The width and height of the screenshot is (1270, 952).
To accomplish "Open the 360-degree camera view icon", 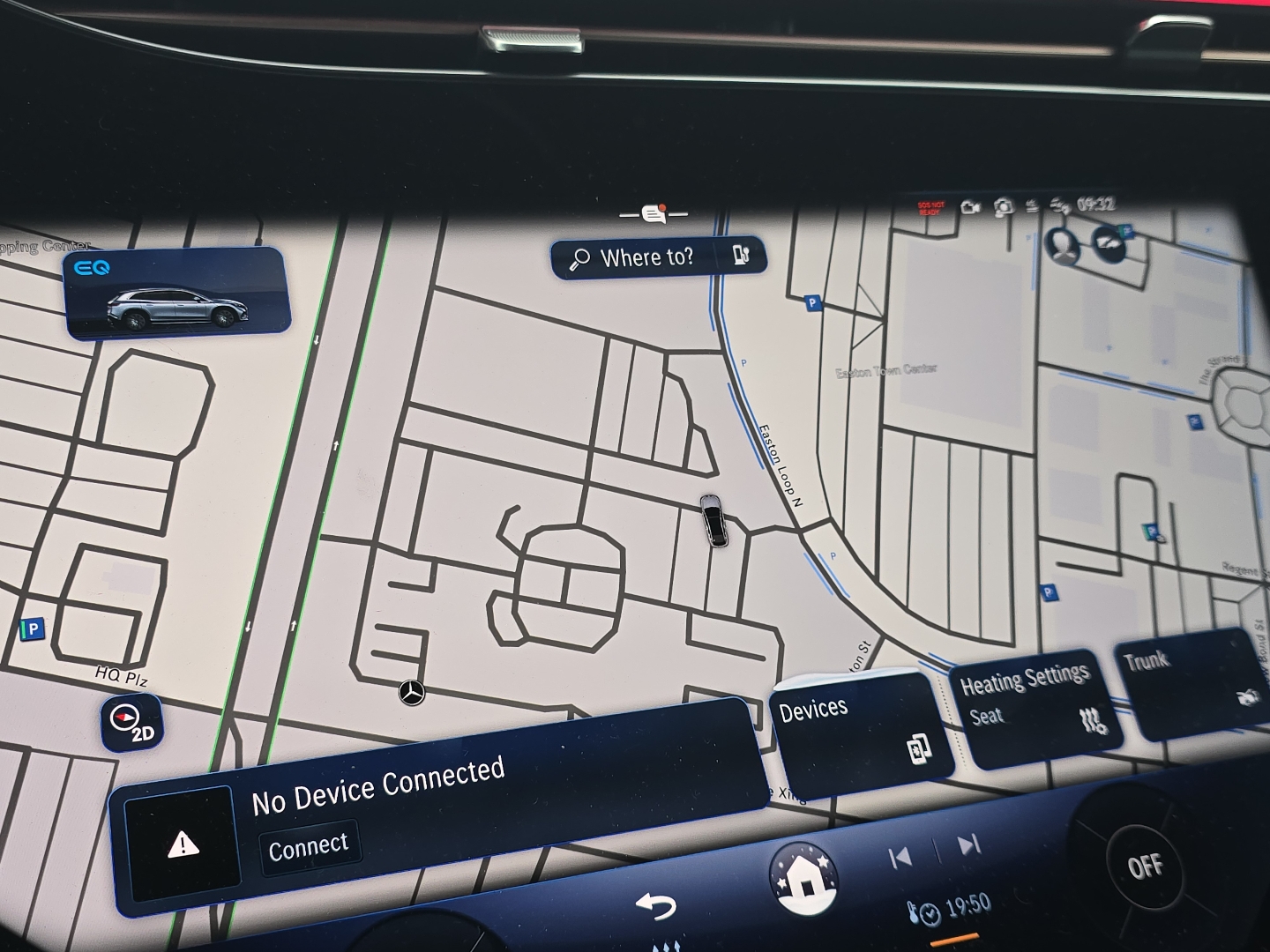I will (1004, 205).
